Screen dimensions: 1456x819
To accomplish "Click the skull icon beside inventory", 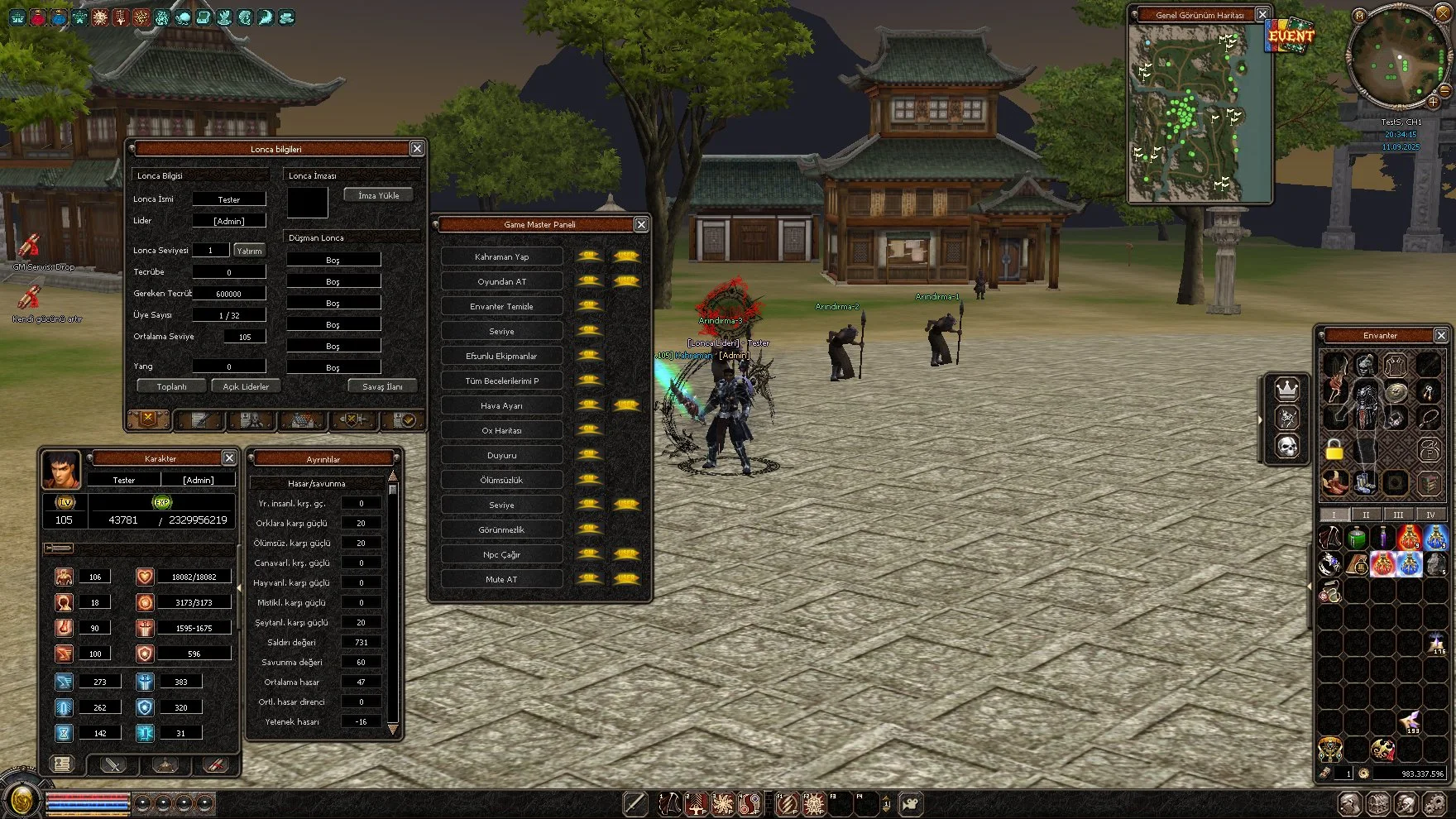I will point(1286,448).
